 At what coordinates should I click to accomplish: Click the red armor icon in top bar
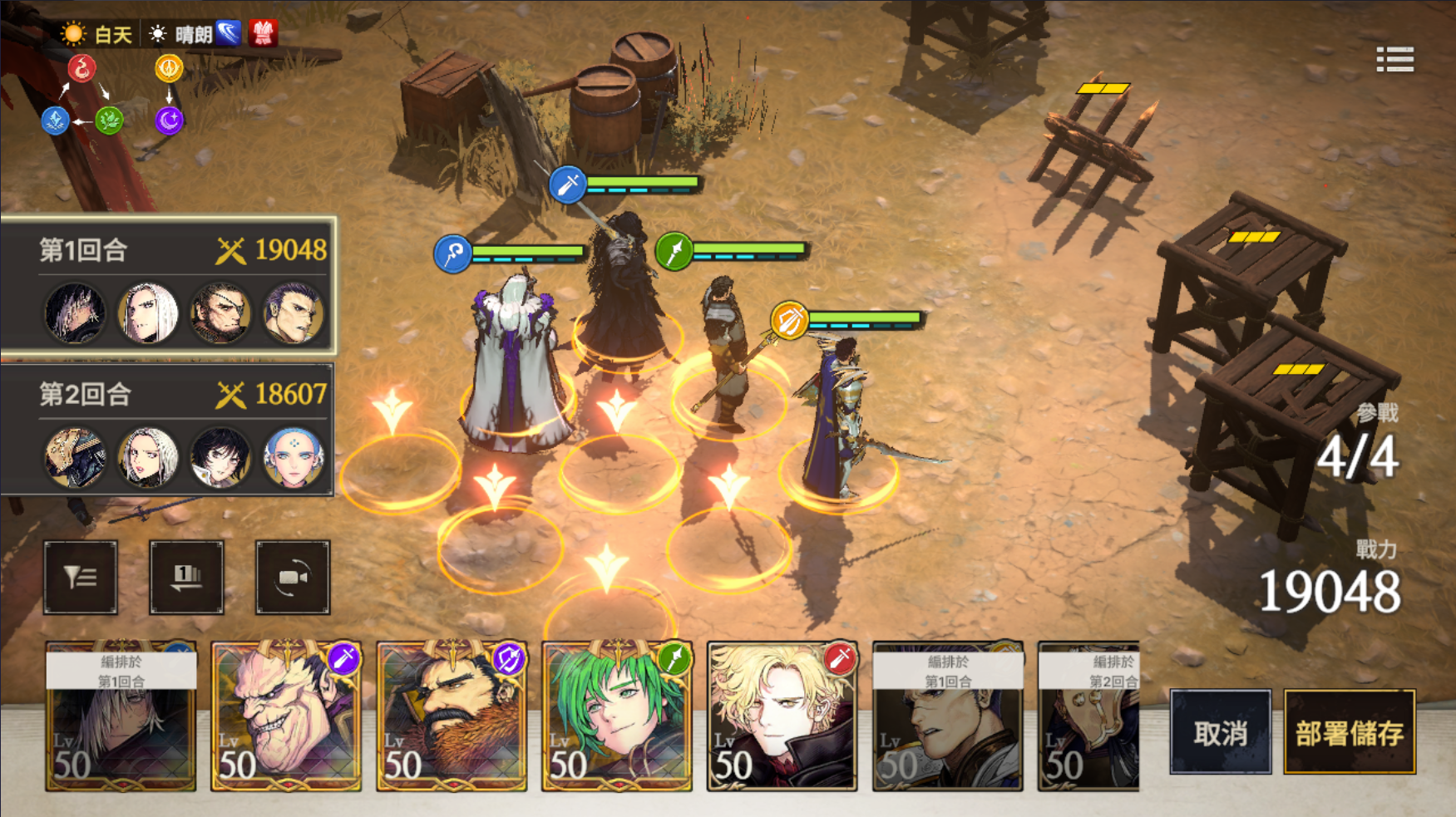pos(263,33)
